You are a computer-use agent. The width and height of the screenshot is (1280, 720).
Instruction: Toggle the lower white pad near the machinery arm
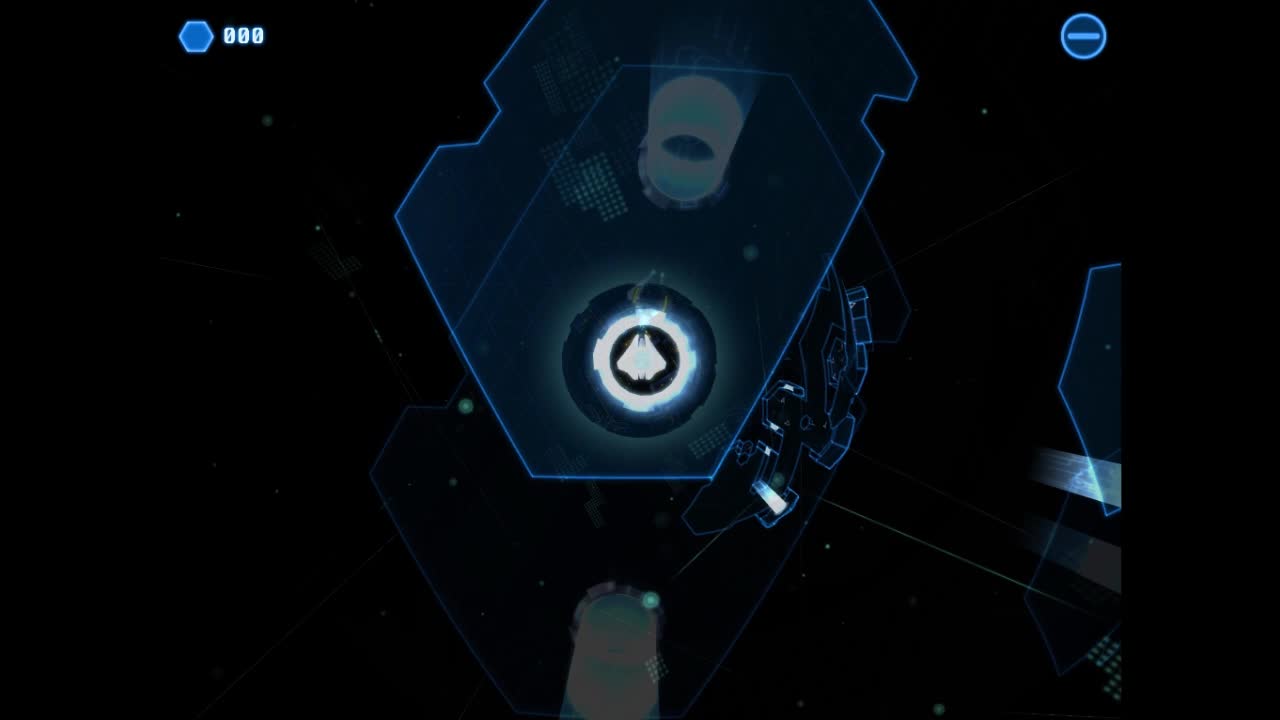coord(767,450)
